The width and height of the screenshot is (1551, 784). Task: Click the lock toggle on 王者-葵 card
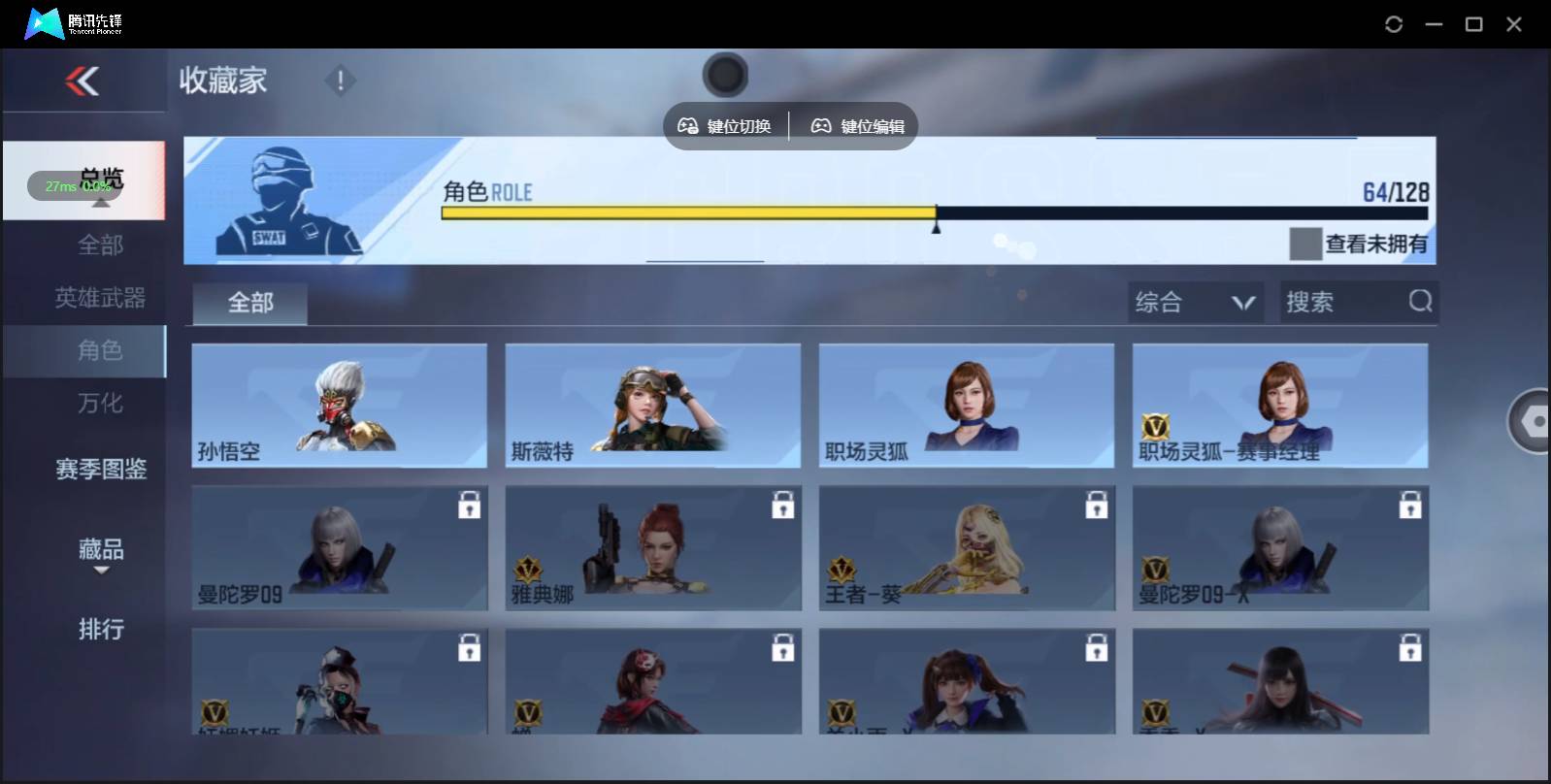pos(1098,504)
